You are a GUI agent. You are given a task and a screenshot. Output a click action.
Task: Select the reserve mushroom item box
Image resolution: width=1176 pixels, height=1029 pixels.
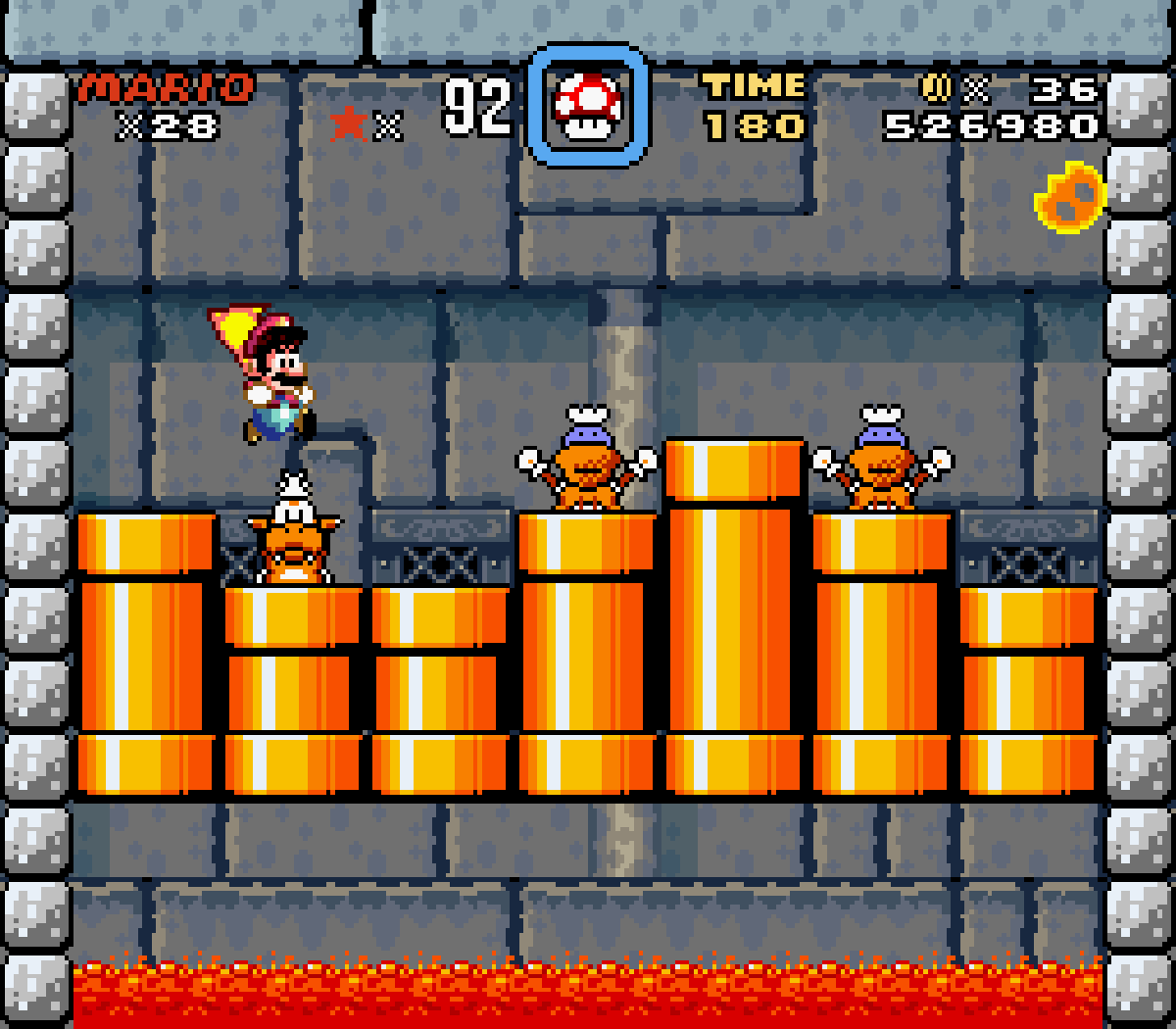click(x=588, y=106)
